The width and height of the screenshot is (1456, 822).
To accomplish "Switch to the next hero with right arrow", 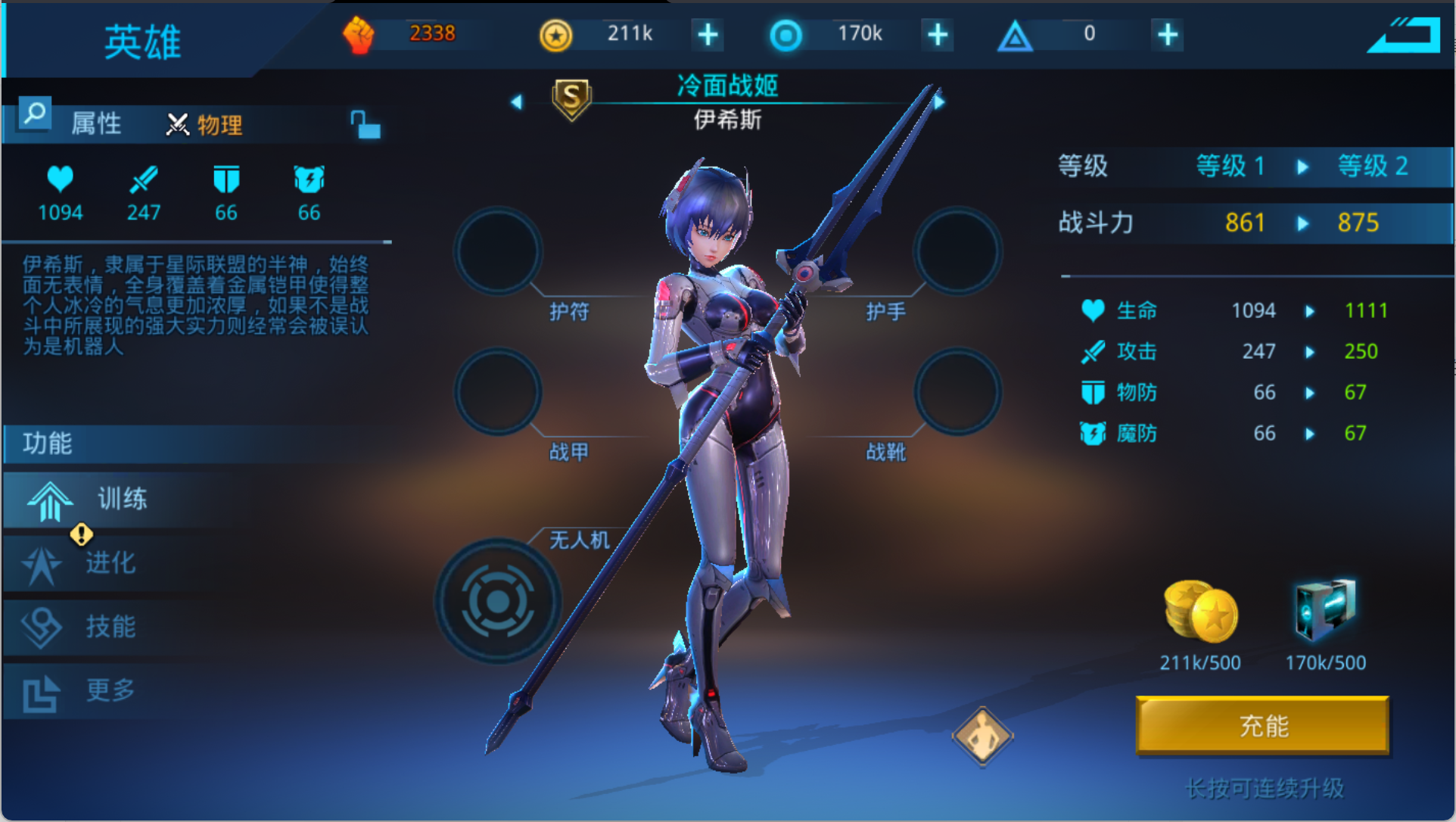I will pos(939,101).
